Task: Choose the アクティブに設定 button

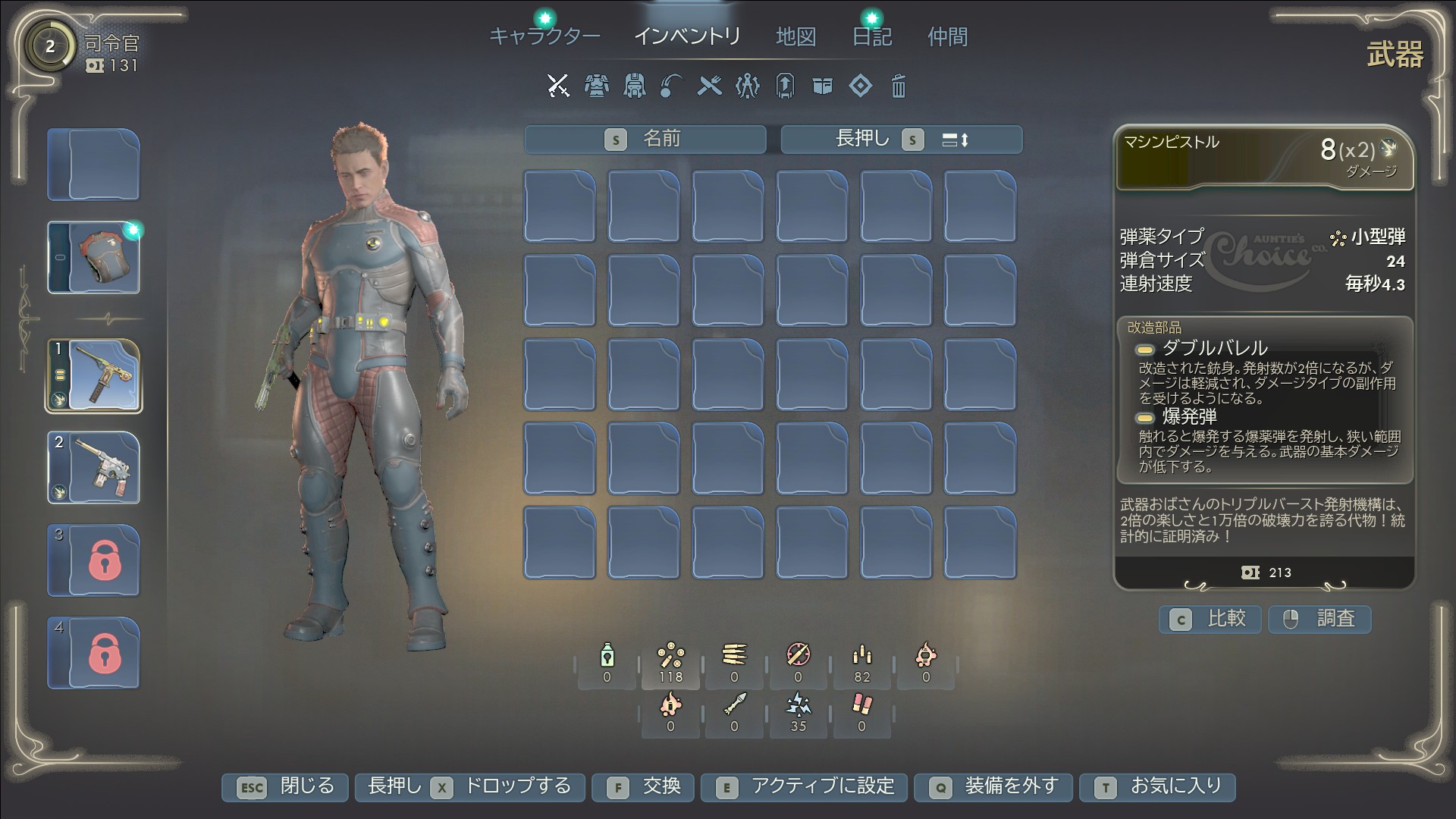Action: point(805,787)
